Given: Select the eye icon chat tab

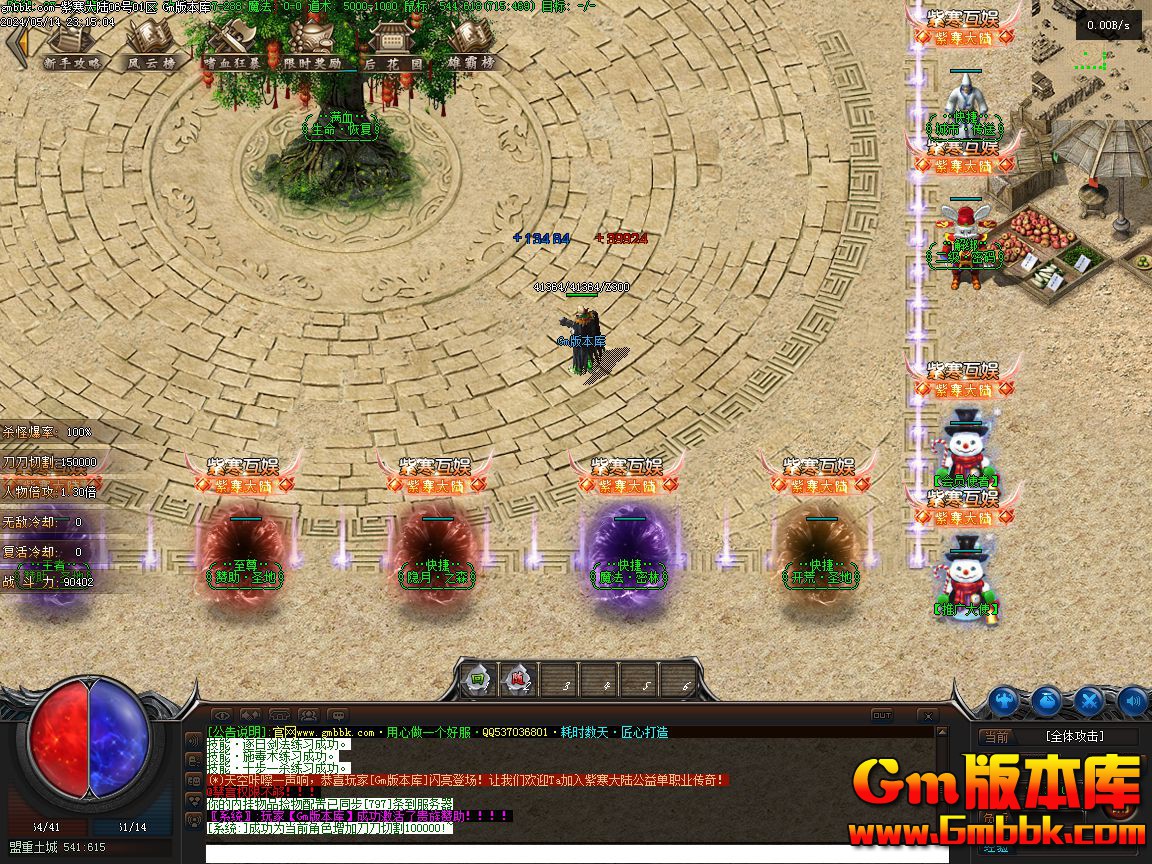Looking at the screenshot, I should 222,716.
